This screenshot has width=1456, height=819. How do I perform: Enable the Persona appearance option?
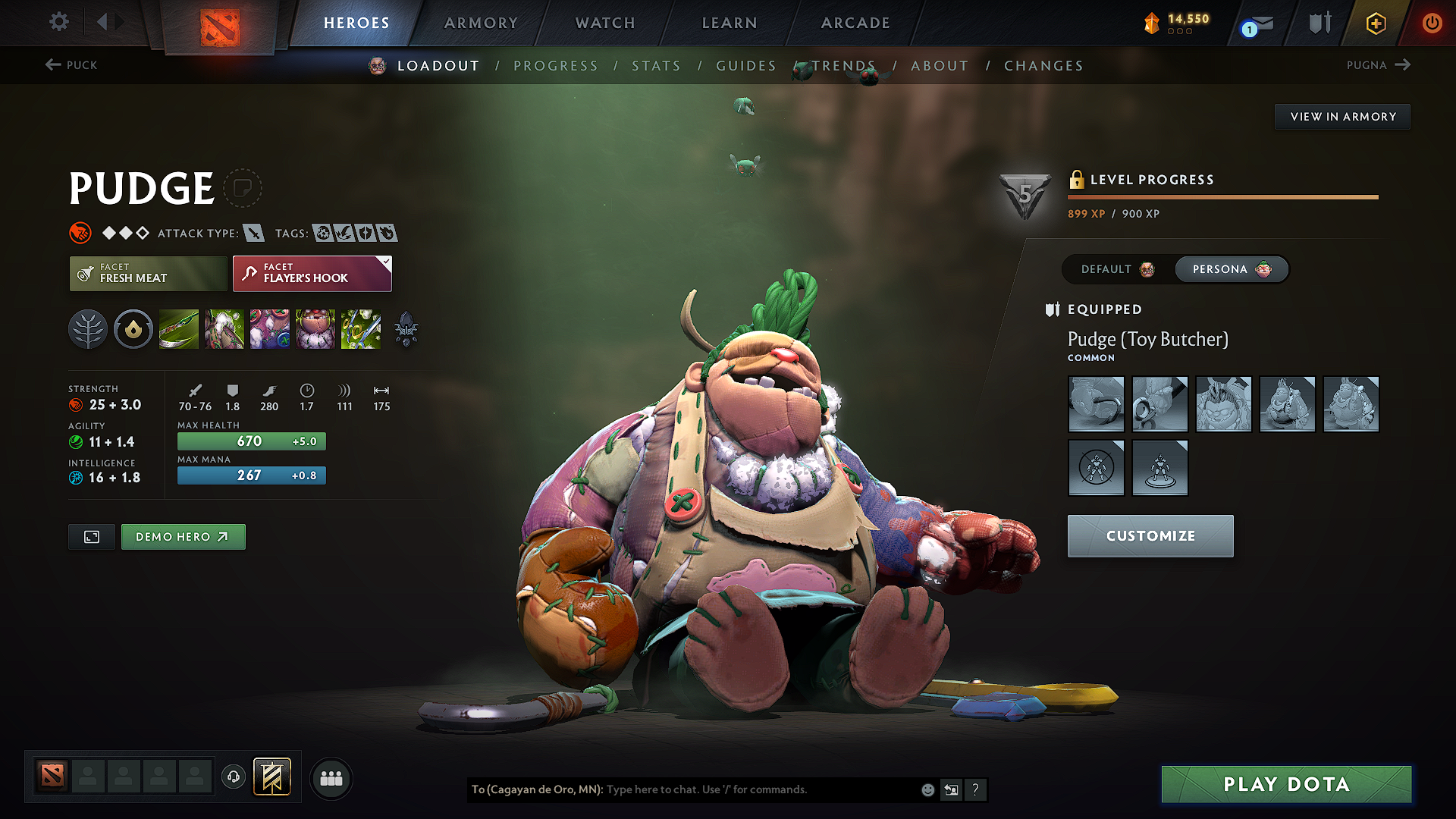[x=1230, y=269]
